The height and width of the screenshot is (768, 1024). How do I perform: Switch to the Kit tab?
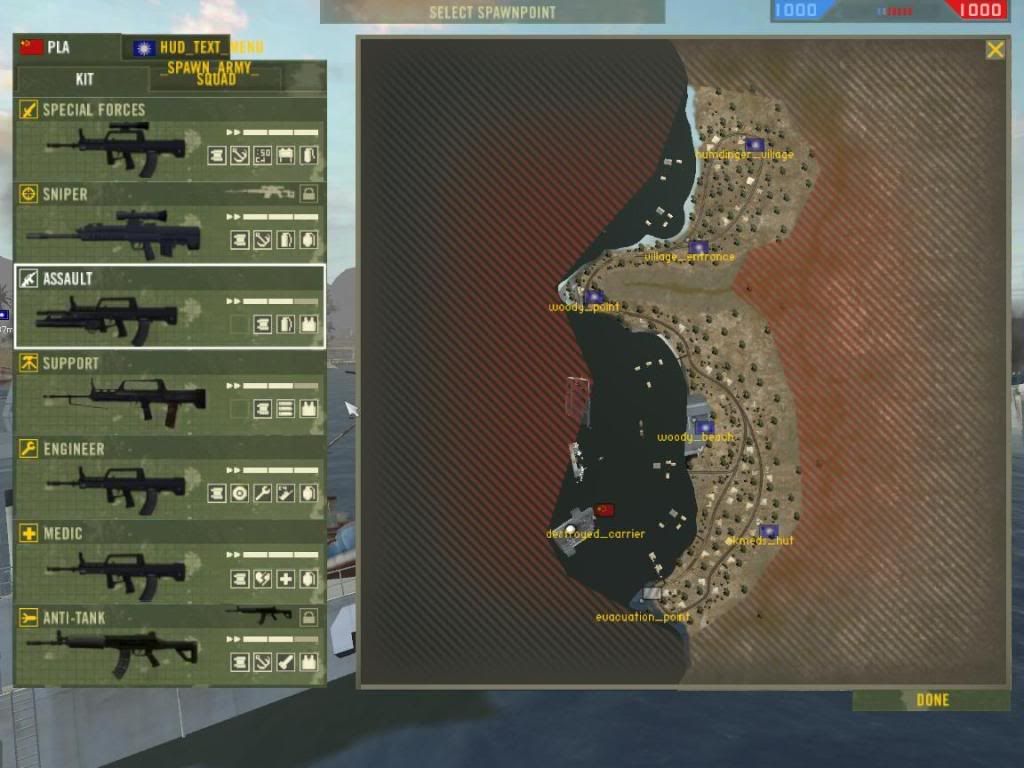[85, 79]
